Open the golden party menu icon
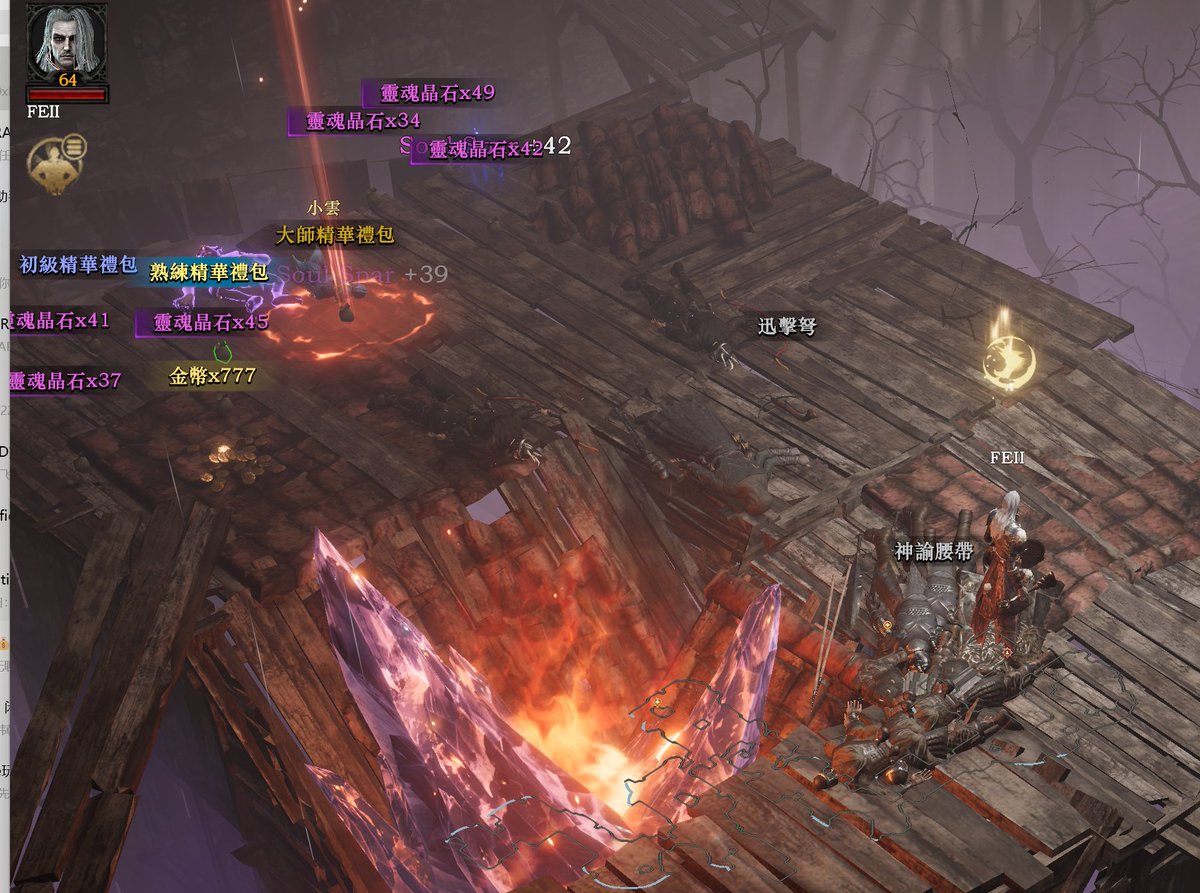The width and height of the screenshot is (1200, 893). 56,163
